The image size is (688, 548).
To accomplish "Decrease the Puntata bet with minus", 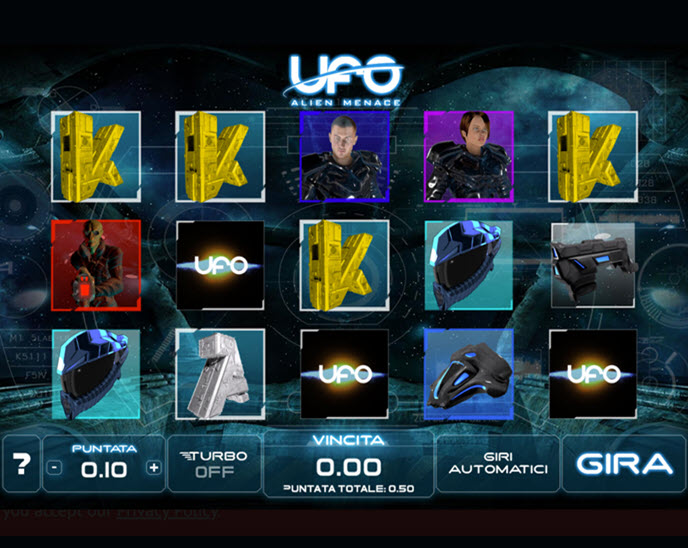I will 55,467.
